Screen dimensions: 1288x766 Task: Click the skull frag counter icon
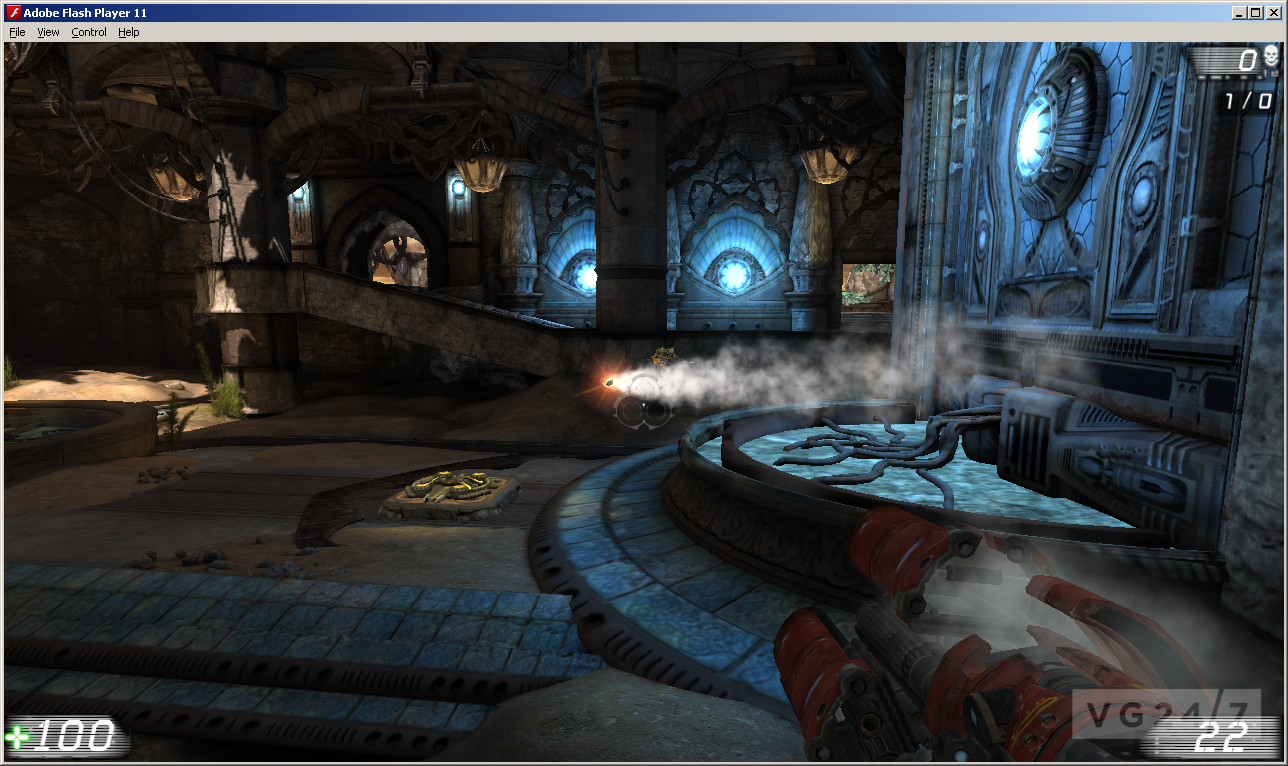1270,56
